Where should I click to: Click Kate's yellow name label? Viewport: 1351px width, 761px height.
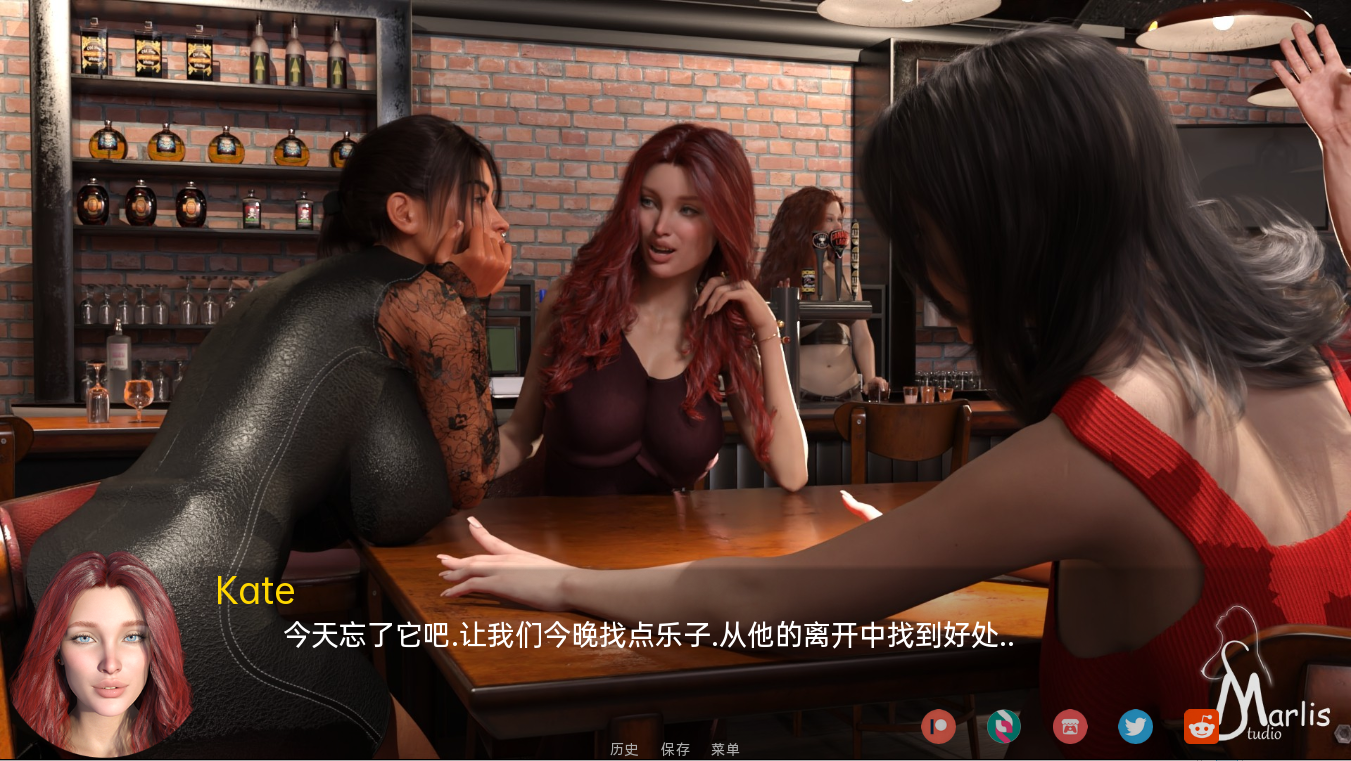point(254,592)
